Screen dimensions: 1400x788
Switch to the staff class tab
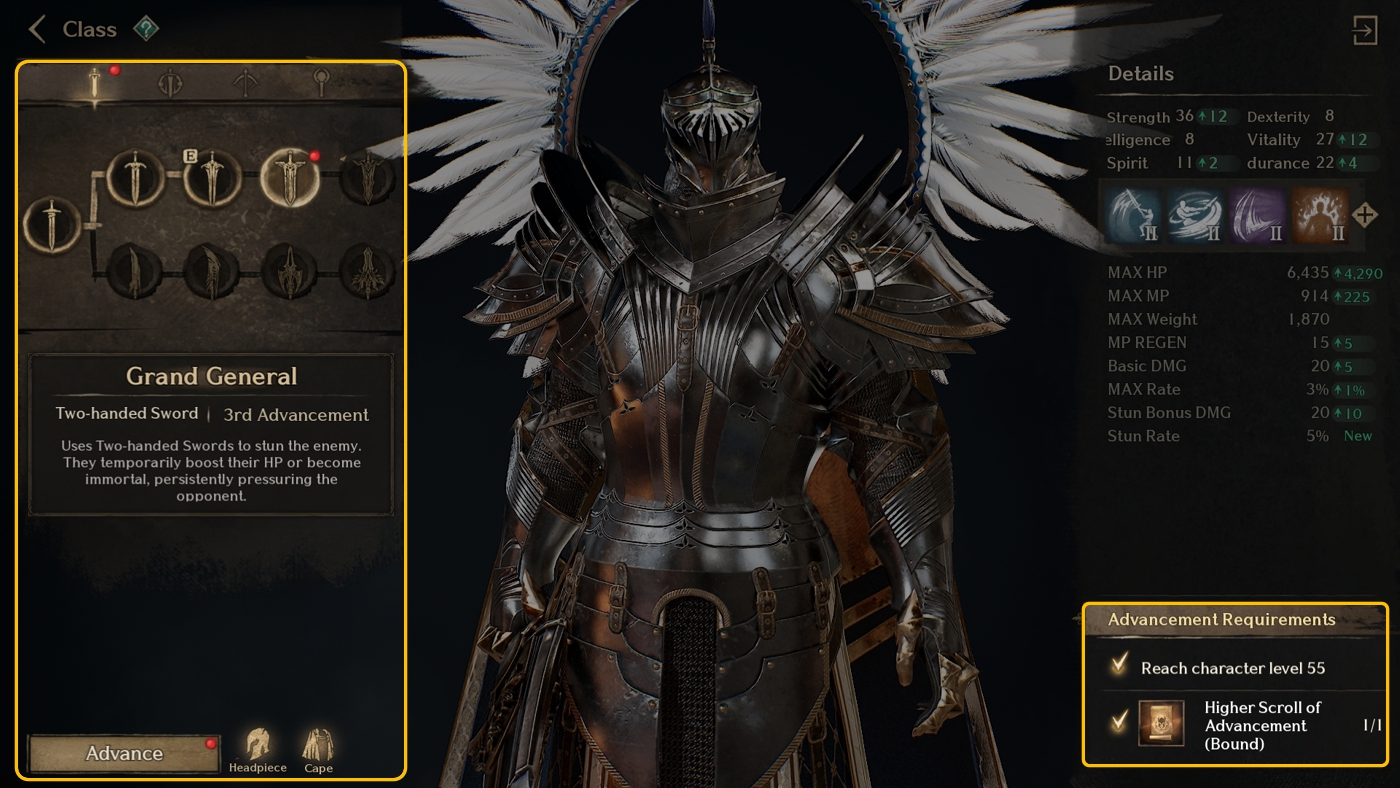pyautogui.click(x=320, y=82)
